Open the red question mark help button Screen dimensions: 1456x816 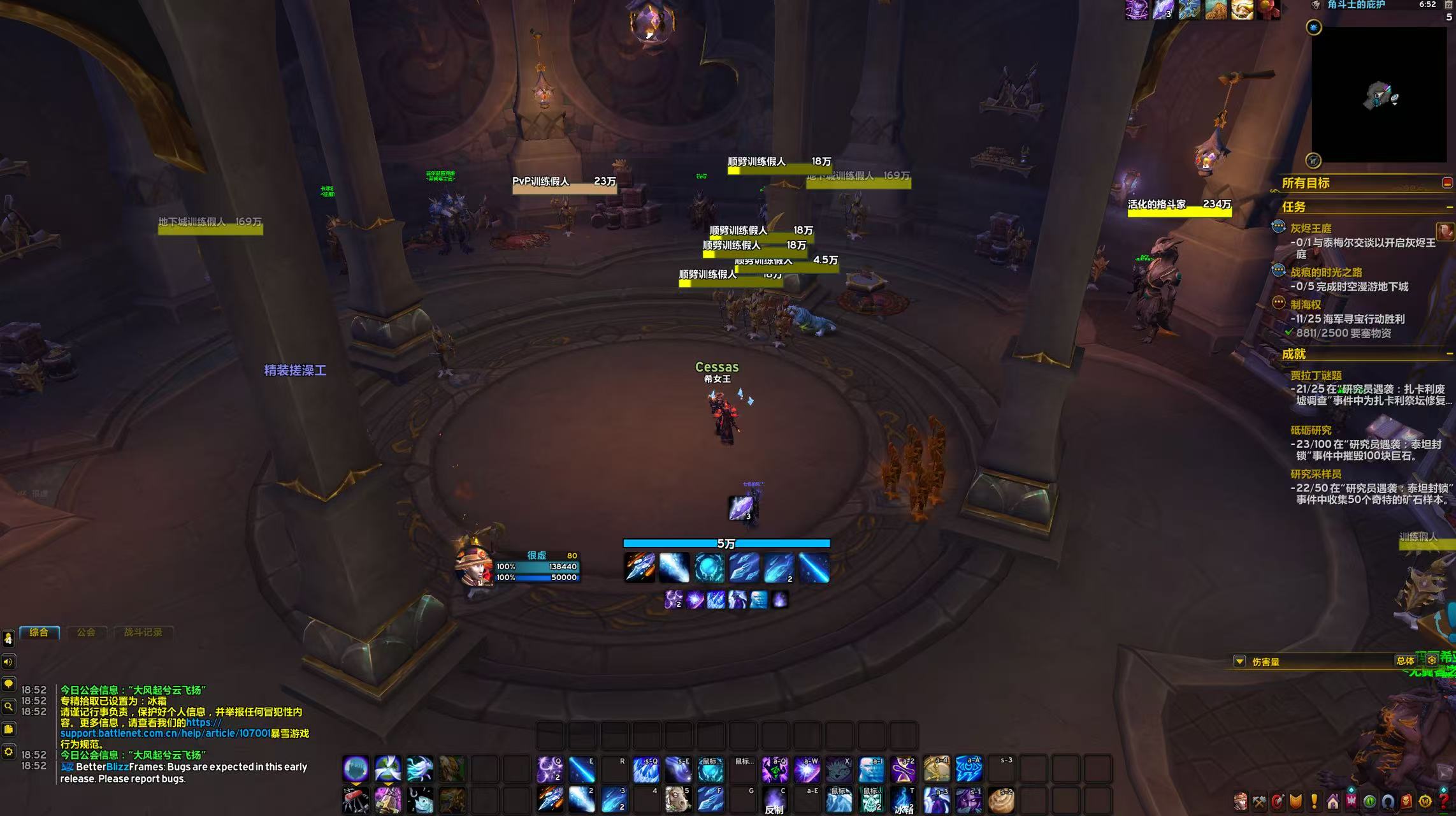[x=1444, y=801]
